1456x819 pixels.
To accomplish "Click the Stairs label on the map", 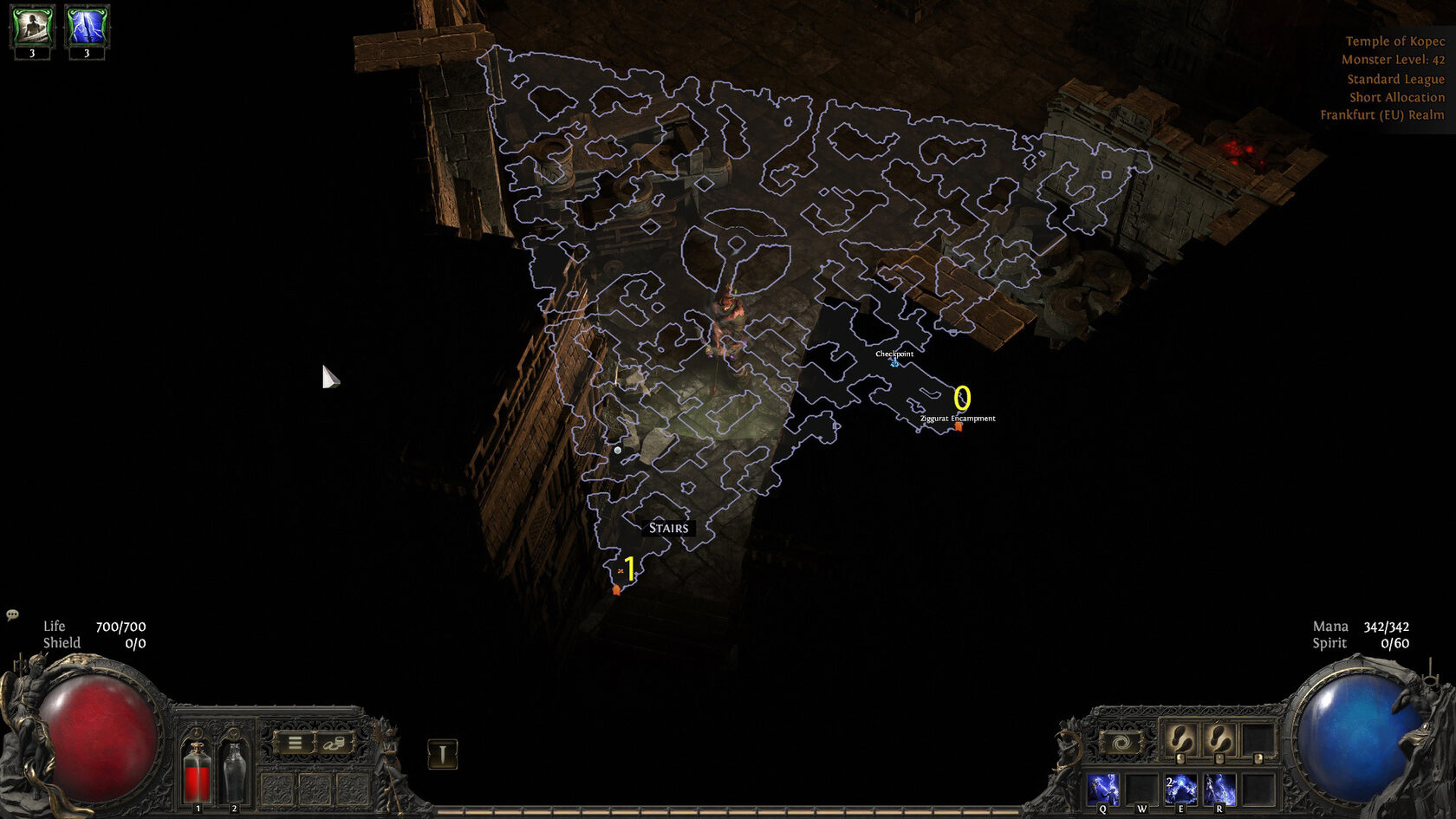I will pos(668,528).
